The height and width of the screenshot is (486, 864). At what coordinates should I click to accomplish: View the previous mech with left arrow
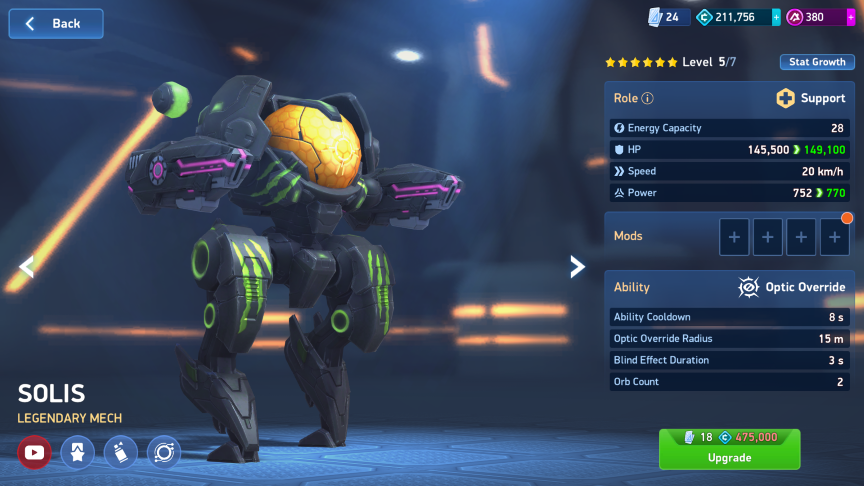coord(27,266)
